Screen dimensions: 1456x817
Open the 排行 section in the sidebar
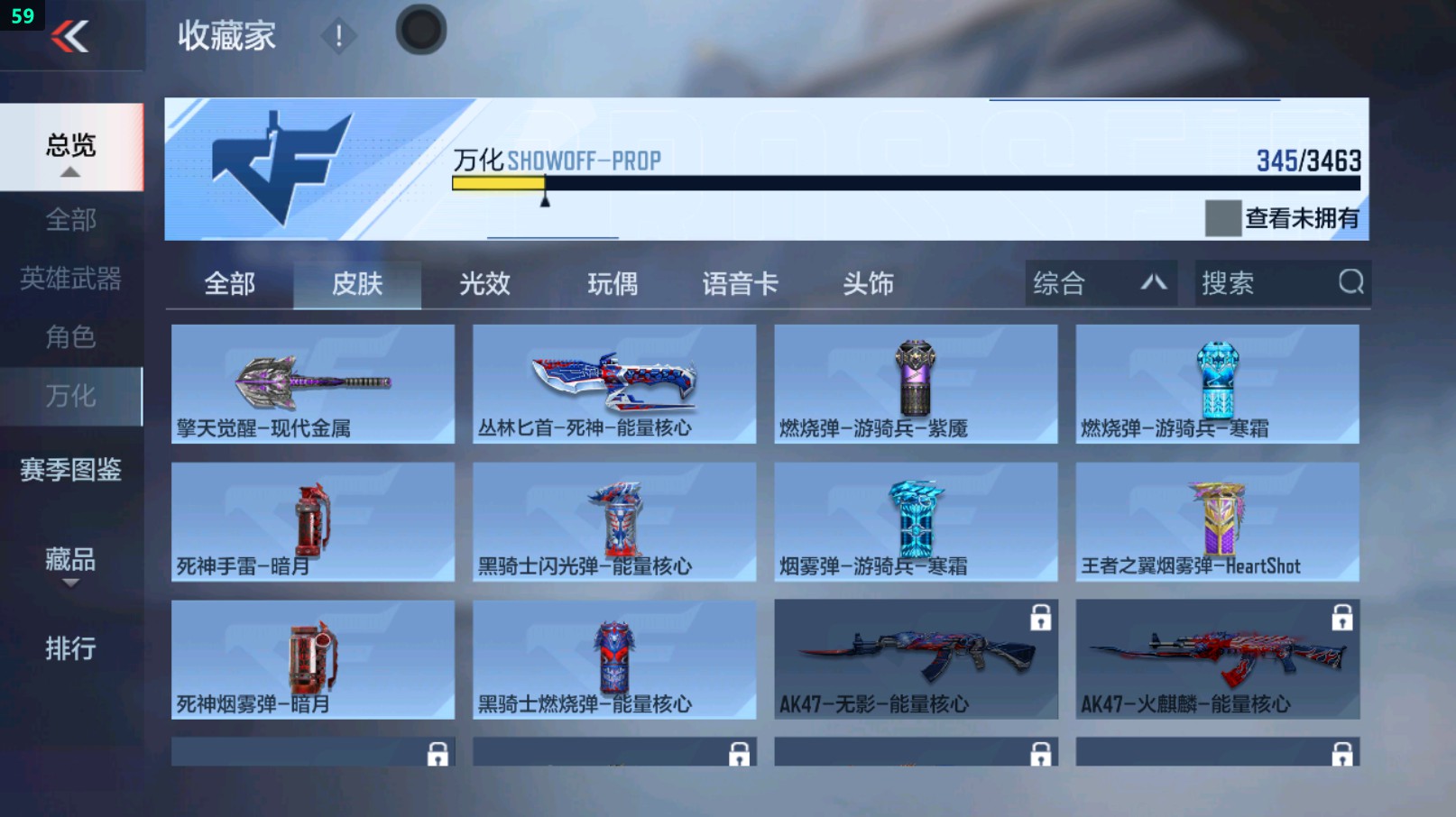coord(70,648)
